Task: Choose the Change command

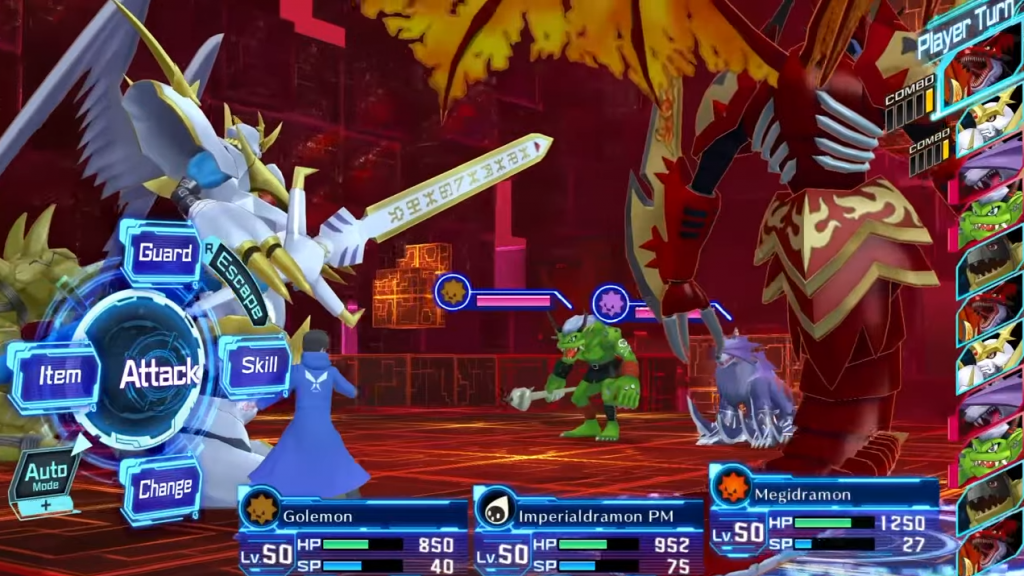Action: tap(164, 489)
